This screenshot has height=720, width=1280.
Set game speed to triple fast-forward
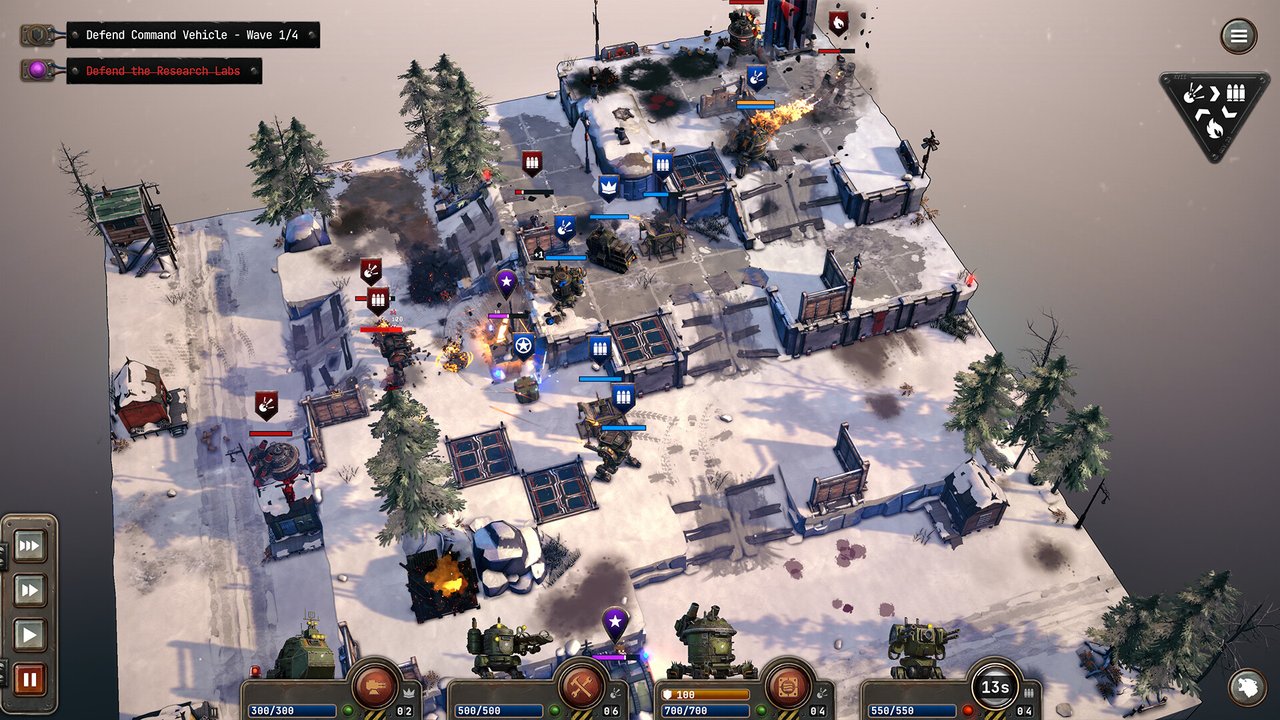(29, 547)
